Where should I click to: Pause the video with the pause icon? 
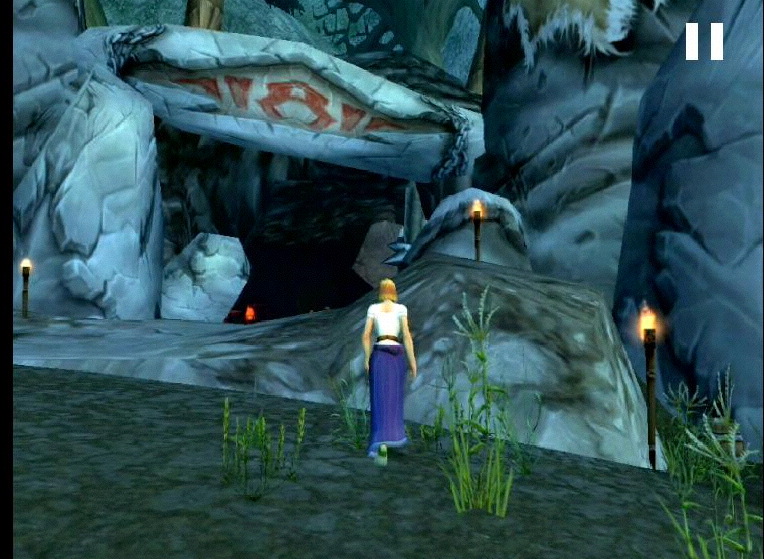tap(704, 42)
